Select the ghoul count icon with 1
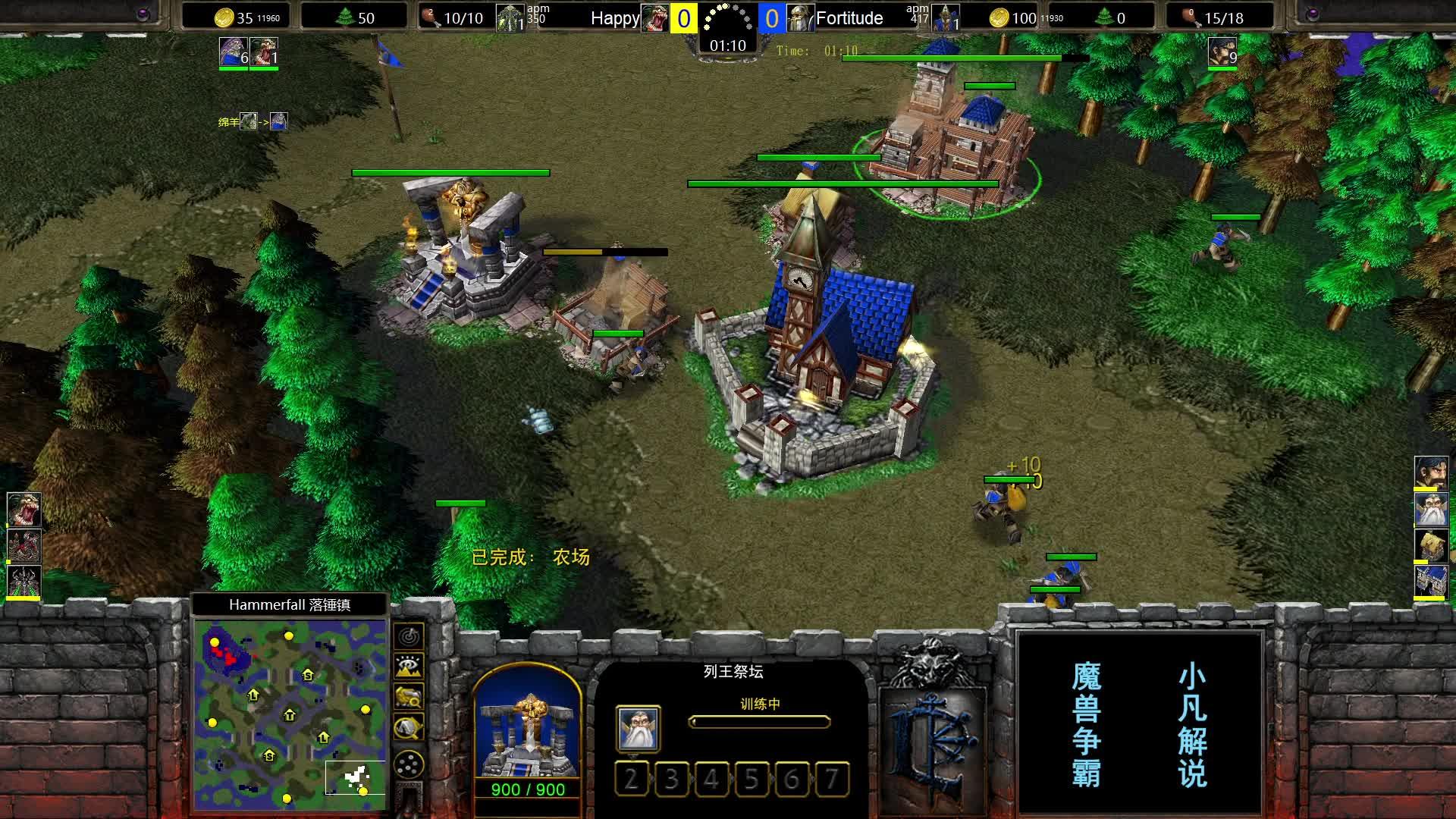The width and height of the screenshot is (1456, 819). (x=264, y=52)
